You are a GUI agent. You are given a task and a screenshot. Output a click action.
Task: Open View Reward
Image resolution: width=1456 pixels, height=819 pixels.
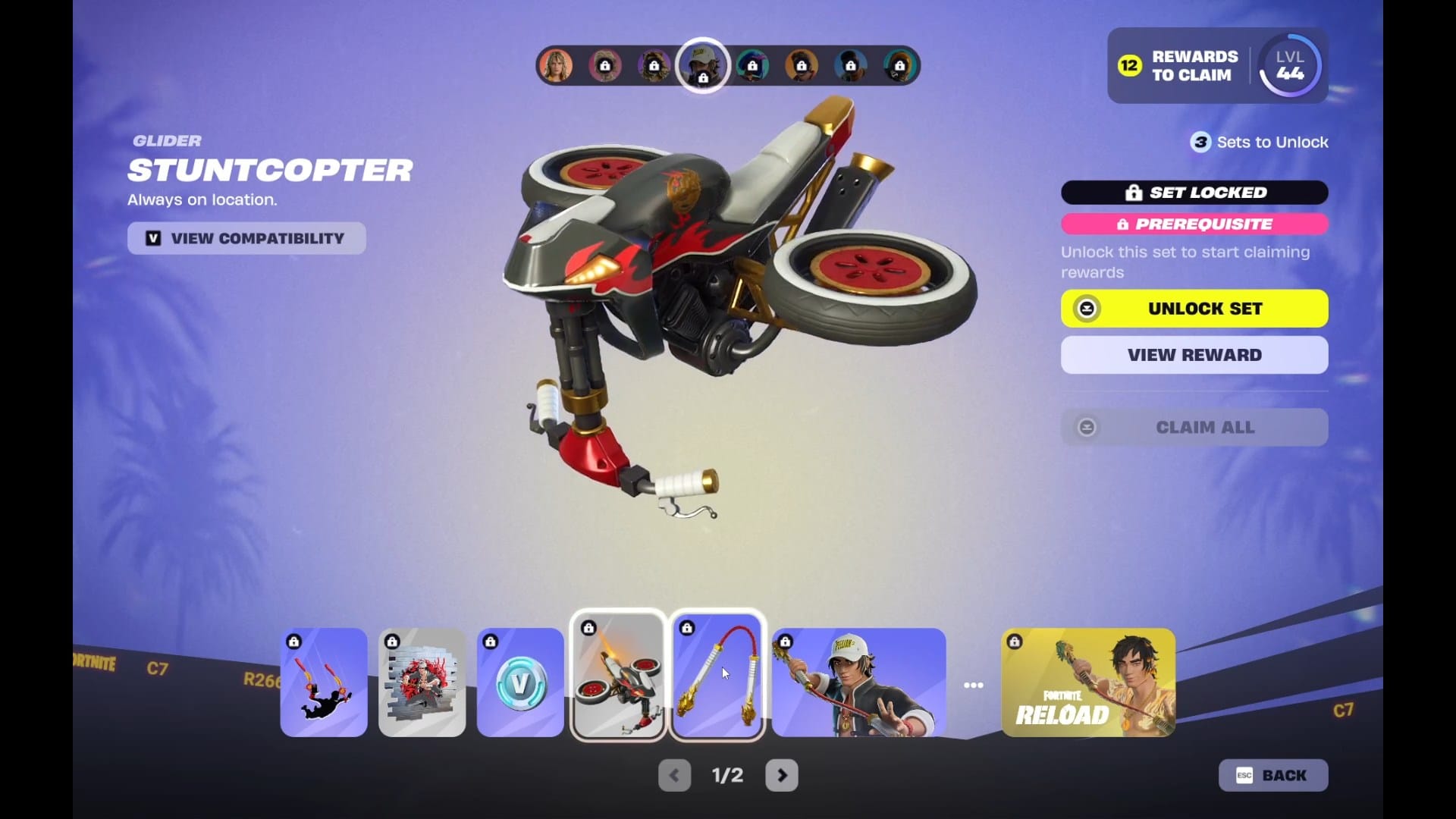[1194, 355]
